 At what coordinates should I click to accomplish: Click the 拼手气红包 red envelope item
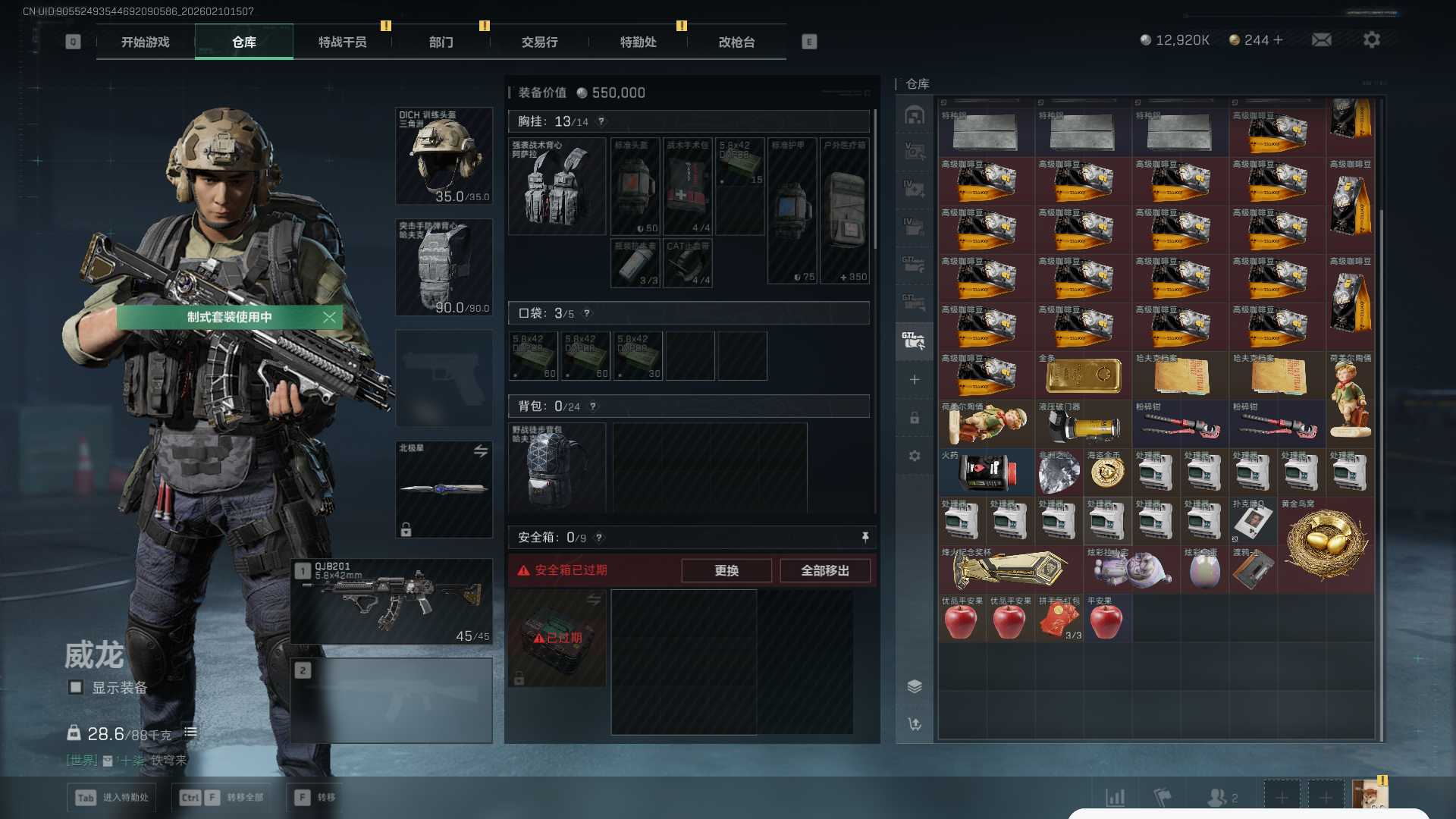(1059, 618)
